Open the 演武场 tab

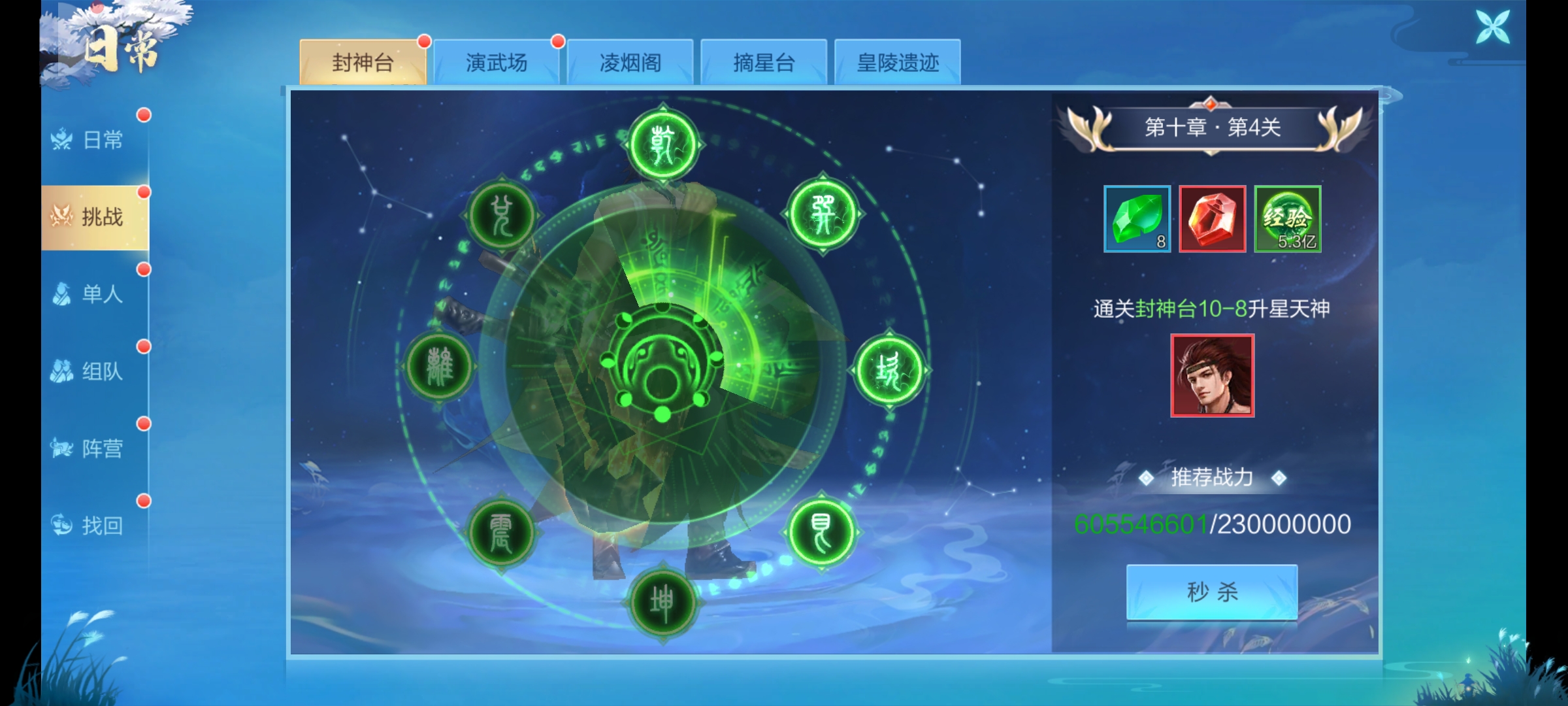click(x=496, y=63)
